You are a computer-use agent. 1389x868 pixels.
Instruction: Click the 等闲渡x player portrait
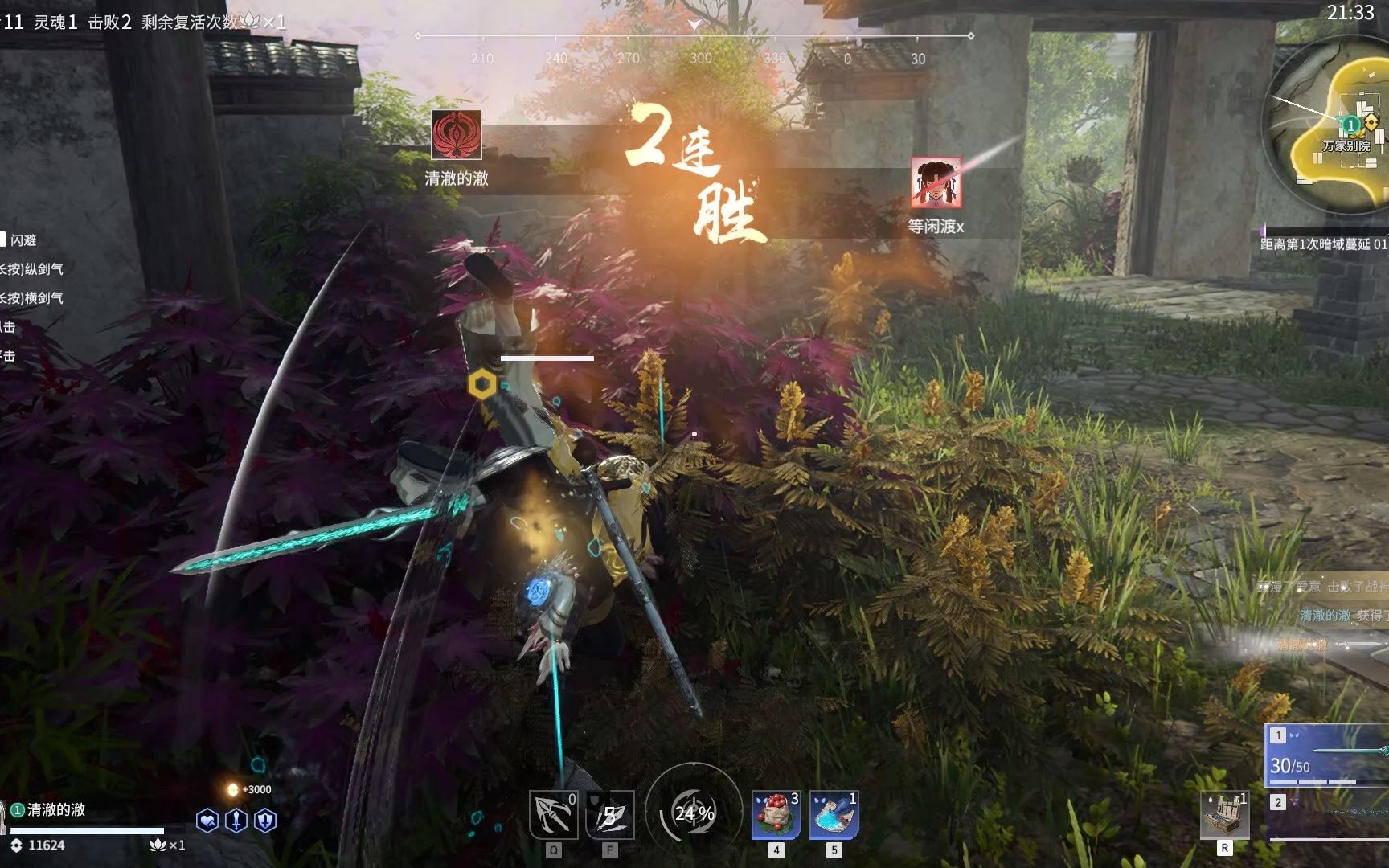click(x=936, y=182)
